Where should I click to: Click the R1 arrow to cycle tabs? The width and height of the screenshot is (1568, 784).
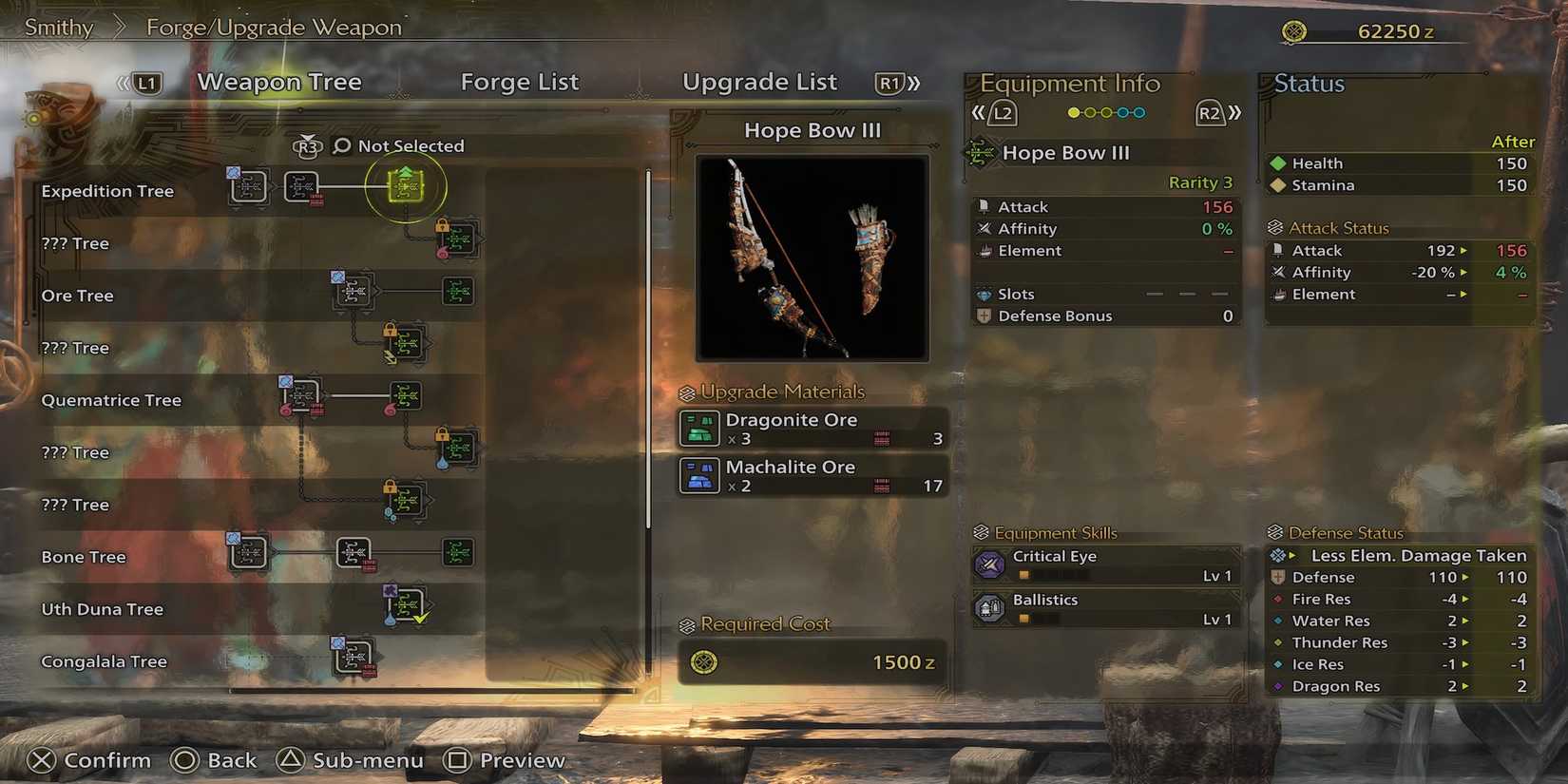tap(891, 84)
